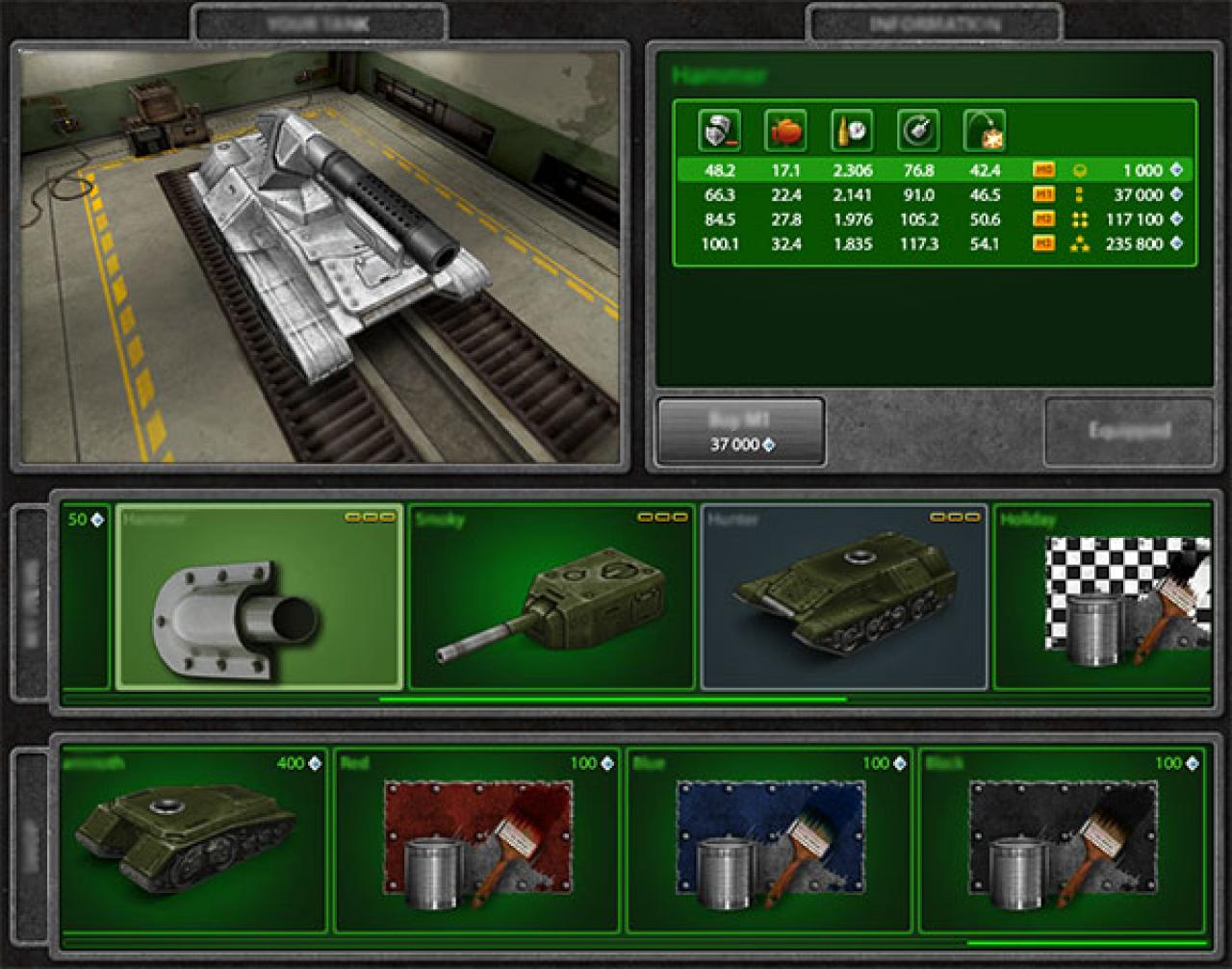
Task: Select the Hammer turret in the garage
Action: pos(259,597)
